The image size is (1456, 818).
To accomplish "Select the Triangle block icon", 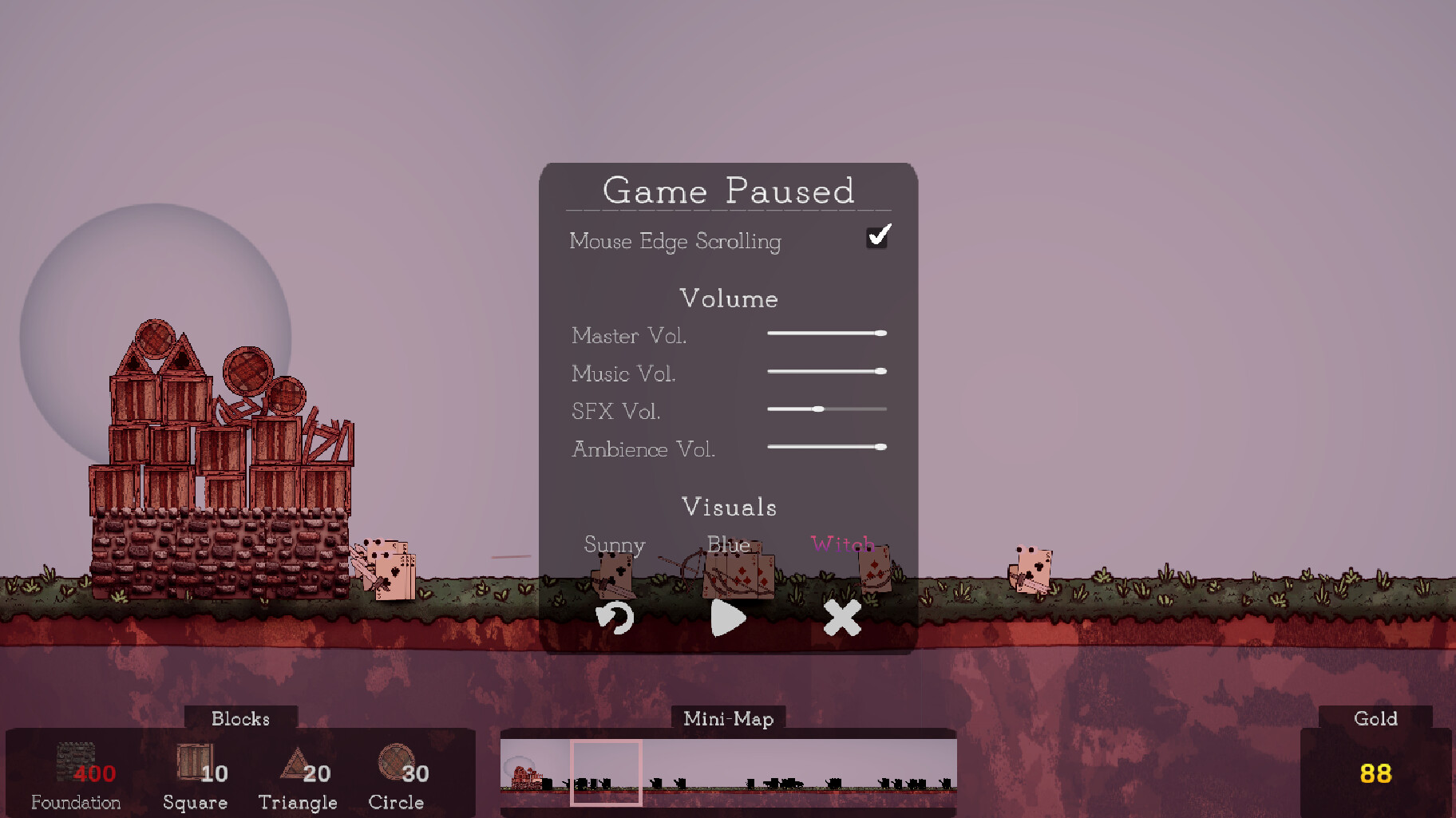I will tap(299, 764).
